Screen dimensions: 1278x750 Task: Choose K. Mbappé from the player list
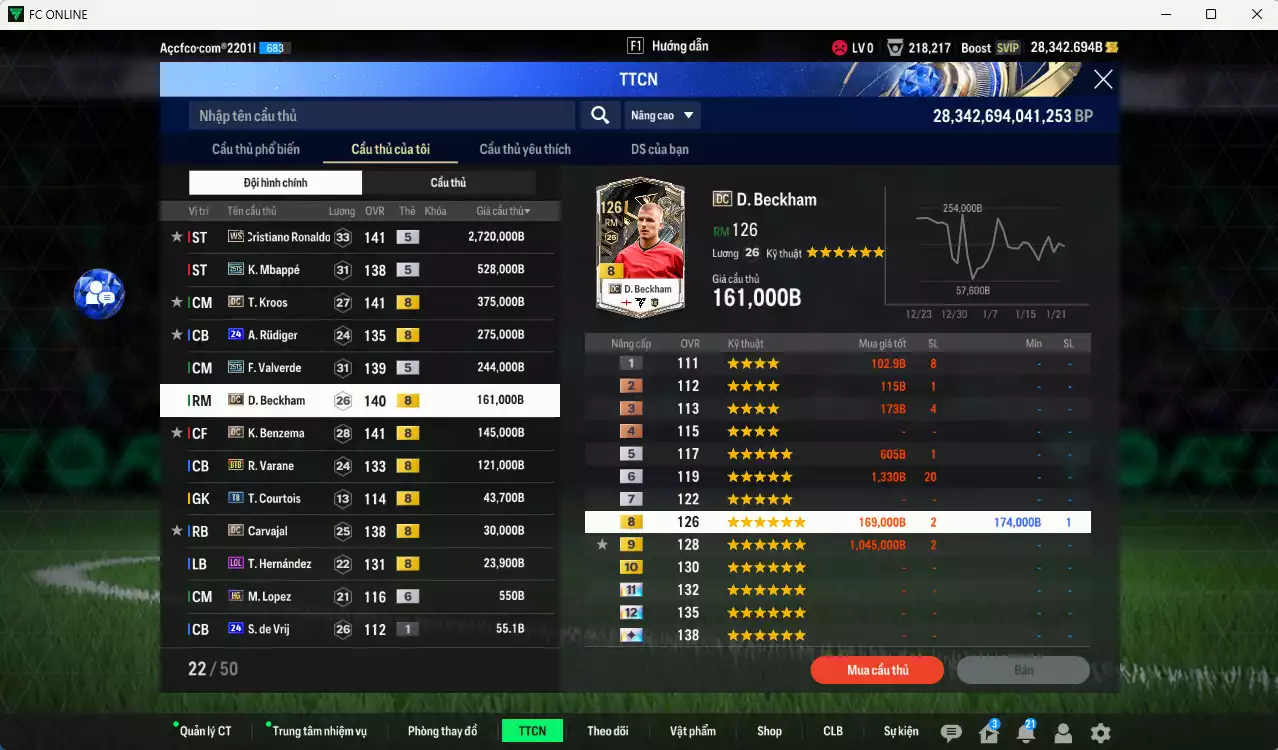360,270
